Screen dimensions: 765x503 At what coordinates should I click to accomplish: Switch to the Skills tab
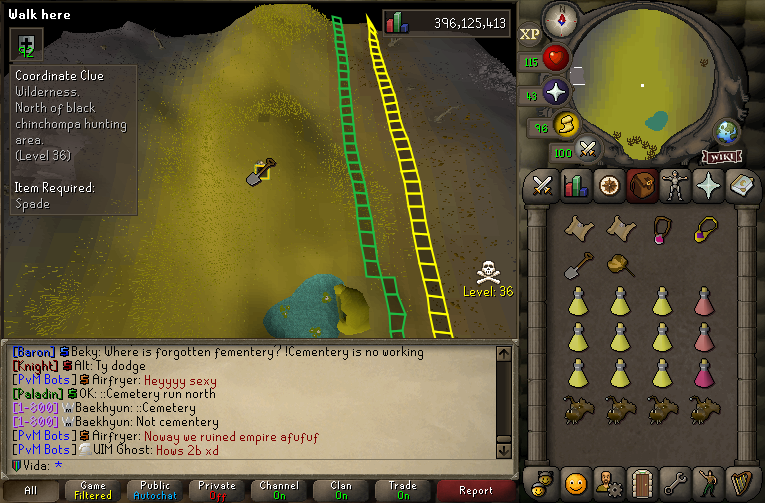coord(575,185)
